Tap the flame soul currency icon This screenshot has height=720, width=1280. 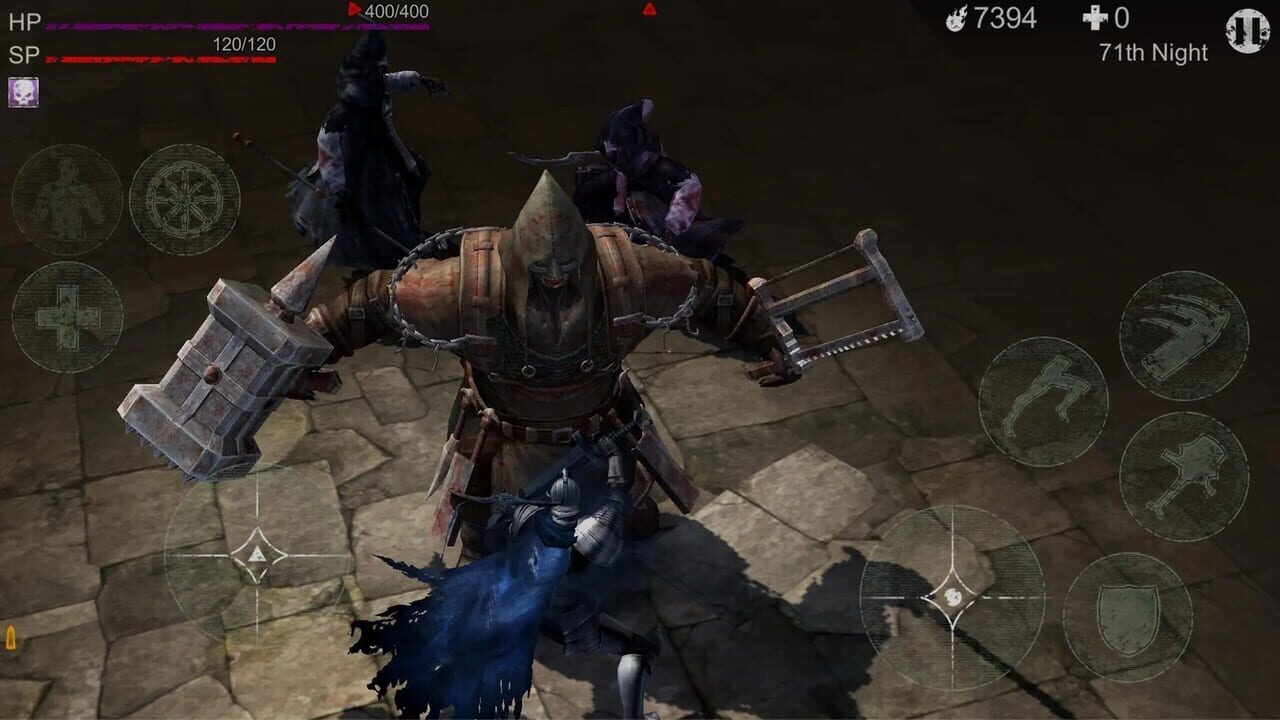[953, 17]
